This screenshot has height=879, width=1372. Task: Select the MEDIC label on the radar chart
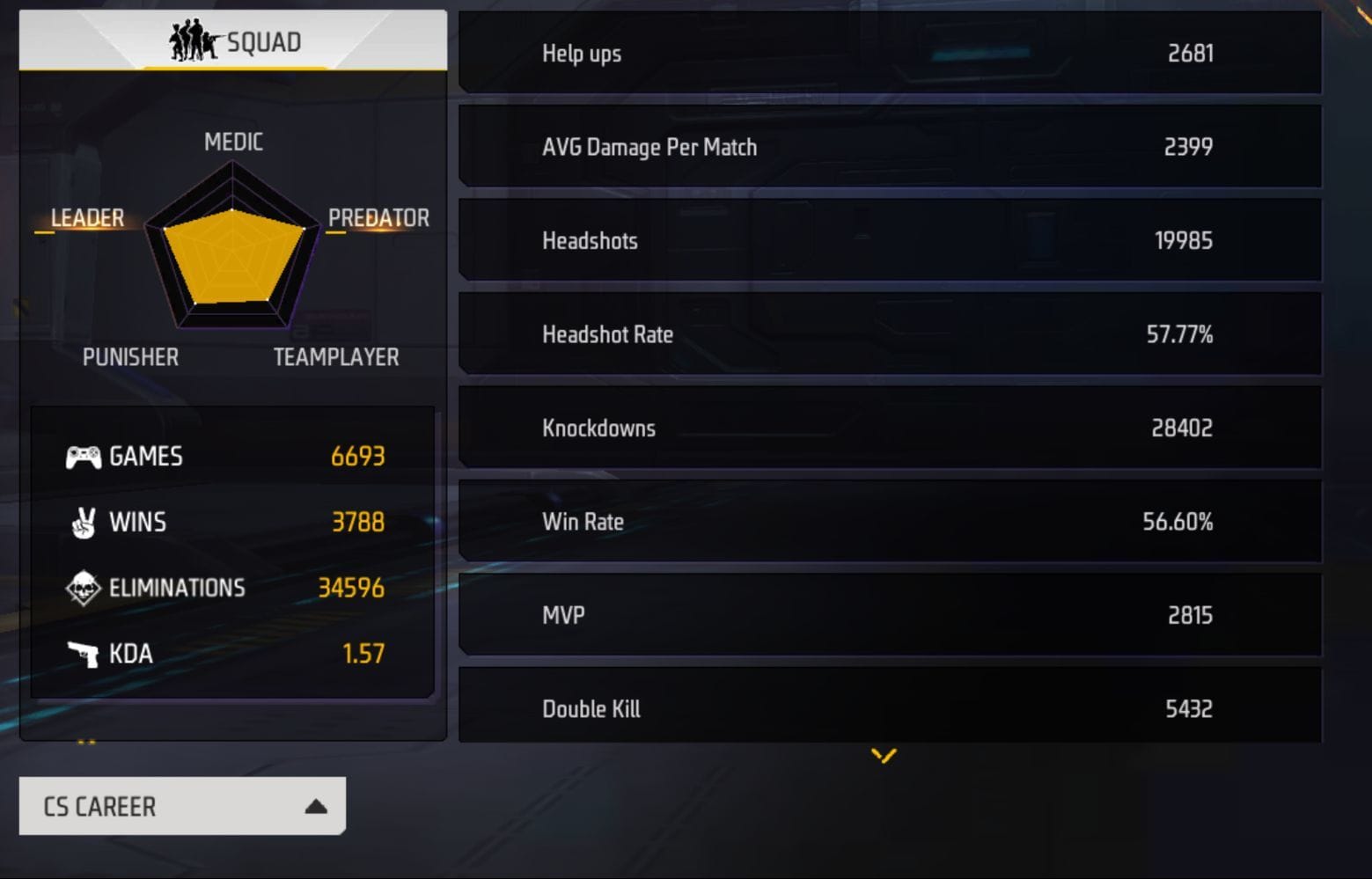click(x=231, y=142)
